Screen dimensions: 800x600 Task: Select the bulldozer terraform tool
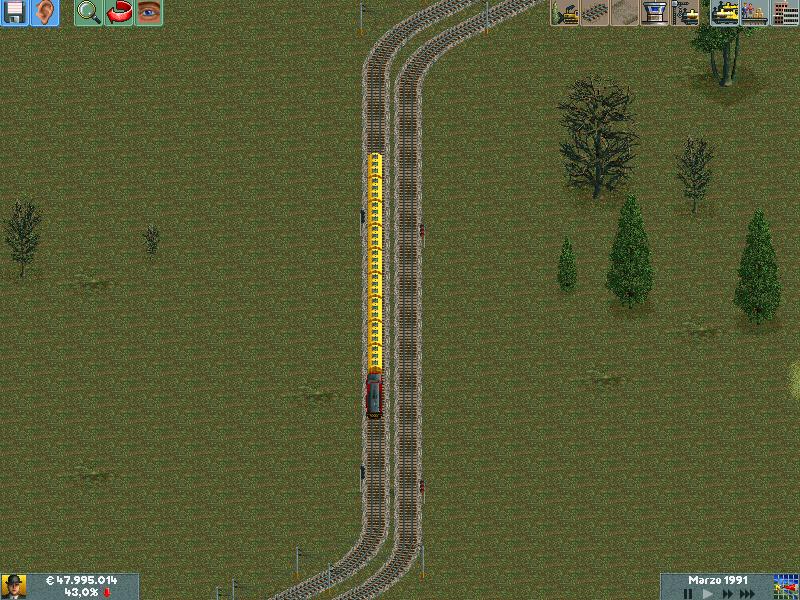point(565,13)
